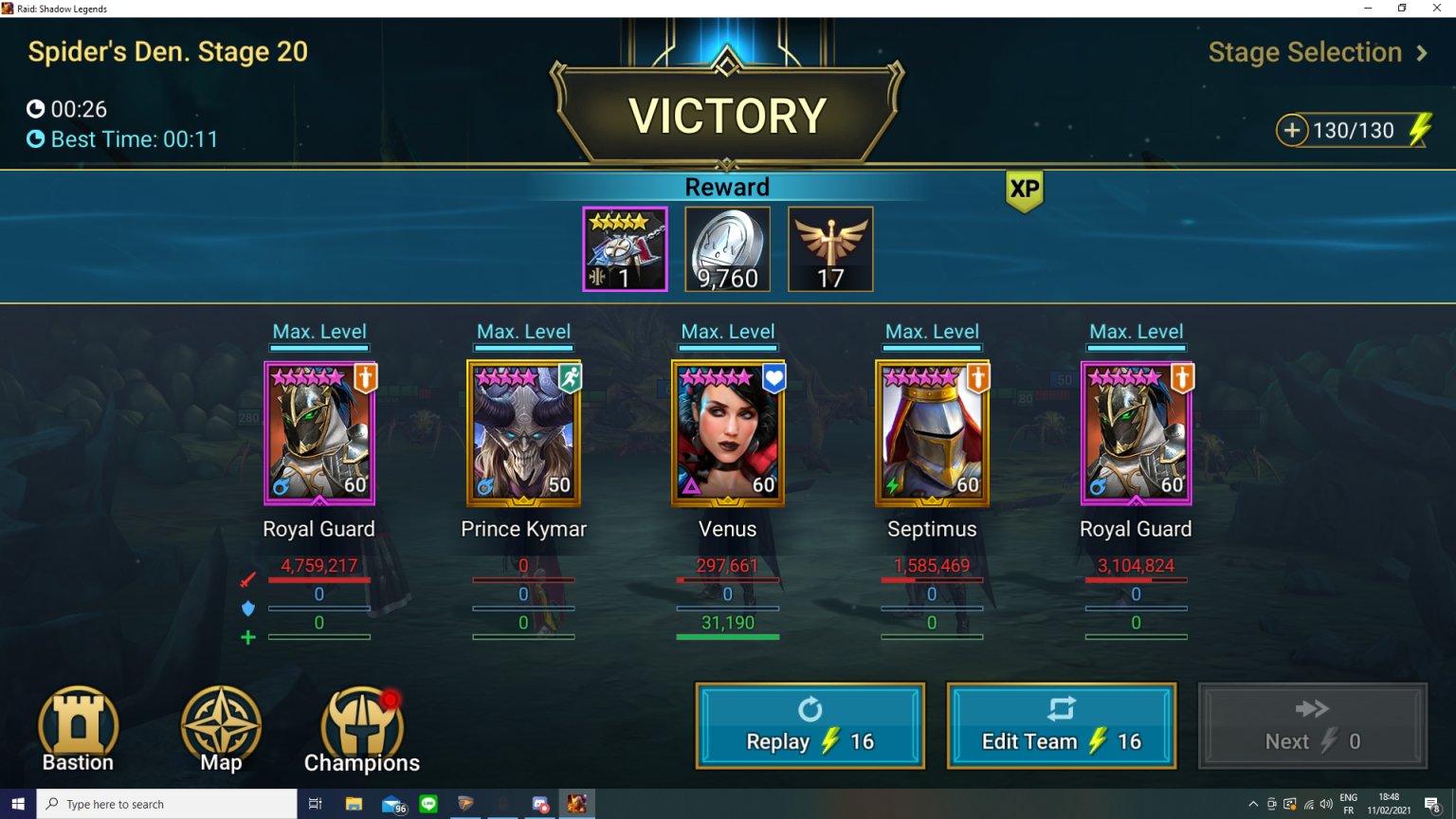Inspect the four-star artifact reward

click(625, 248)
